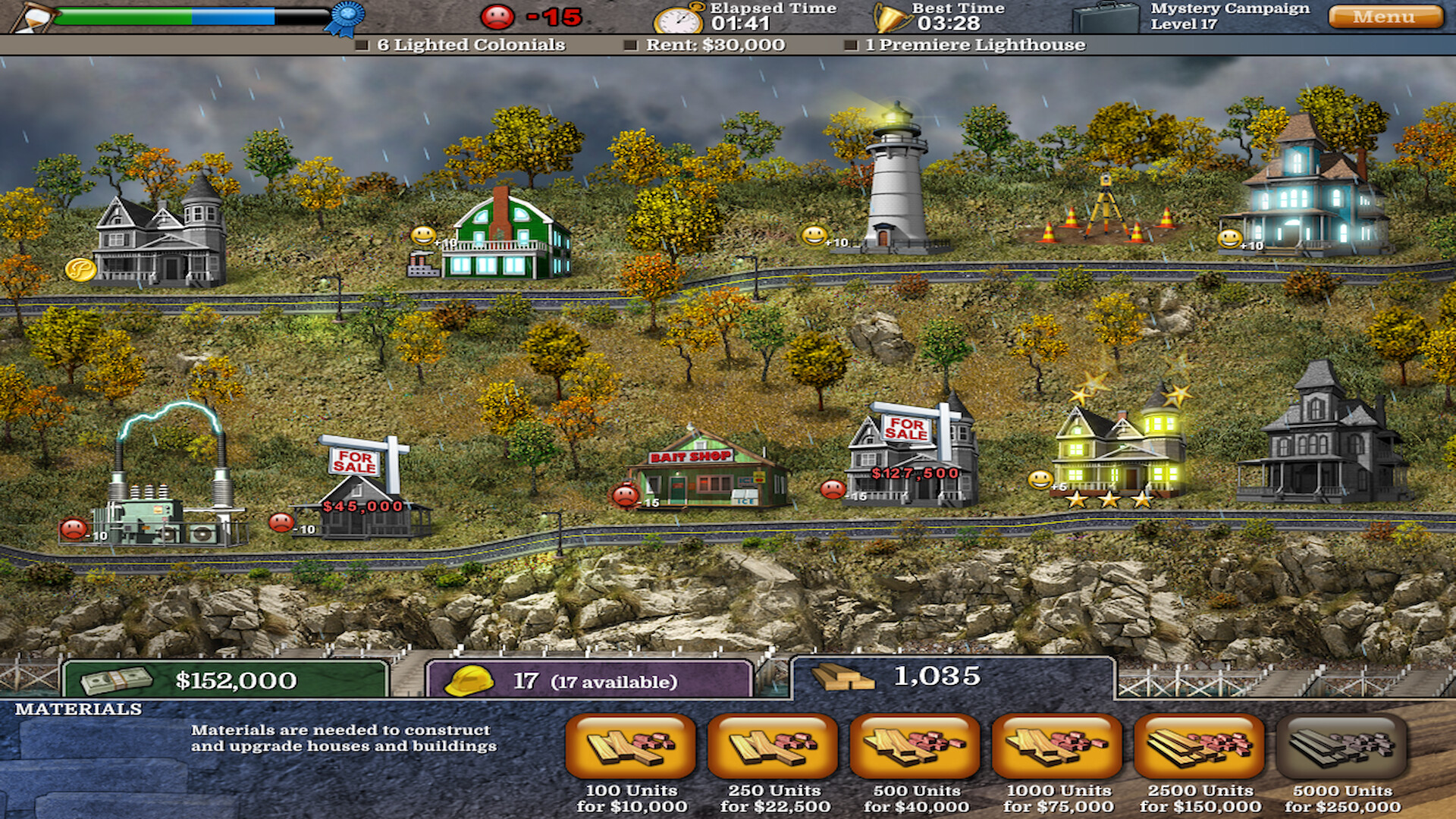Click the yellow hard hat workers icon
This screenshot has height=819, width=1456.
click(470, 682)
